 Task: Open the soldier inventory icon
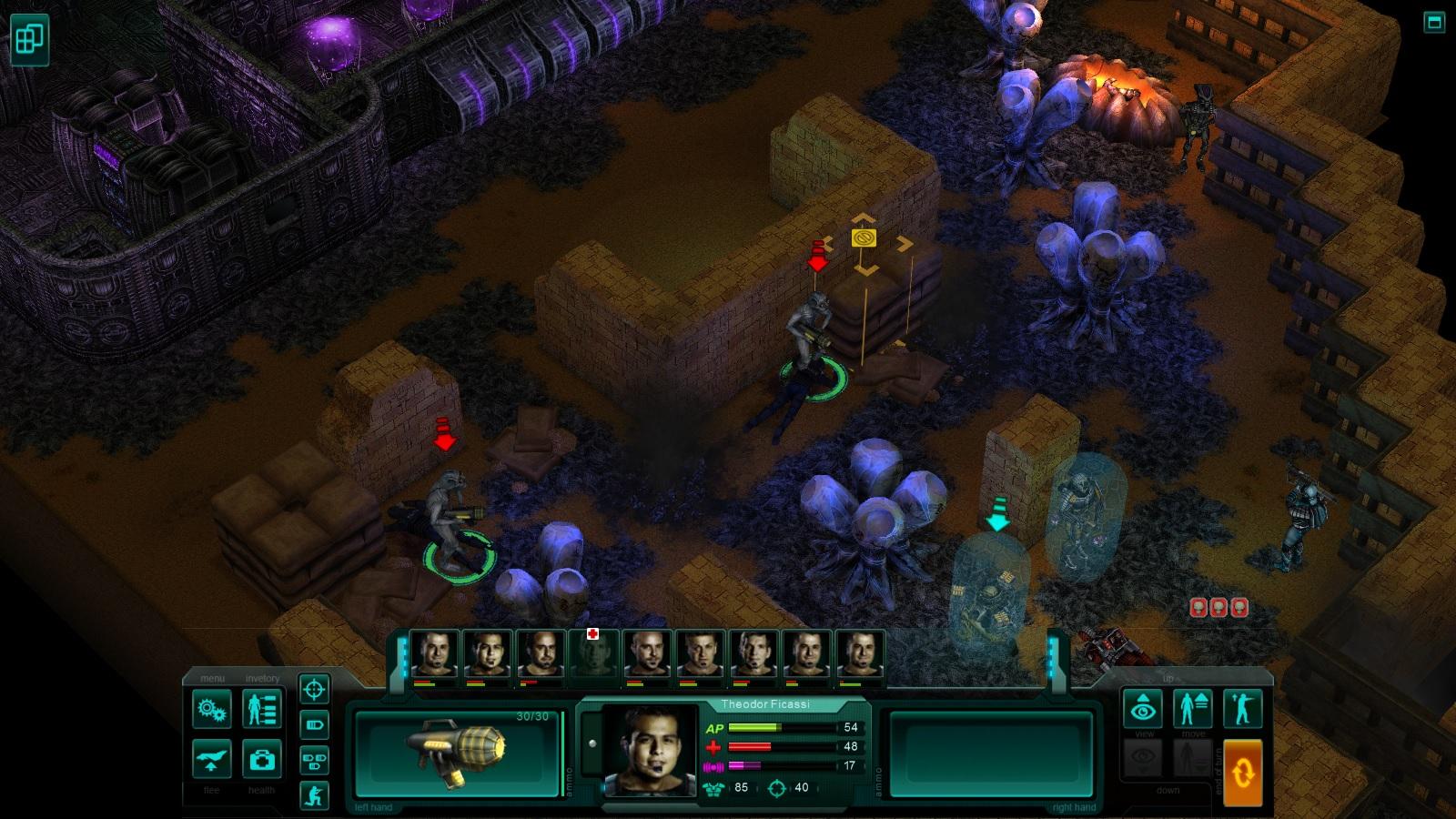(261, 707)
